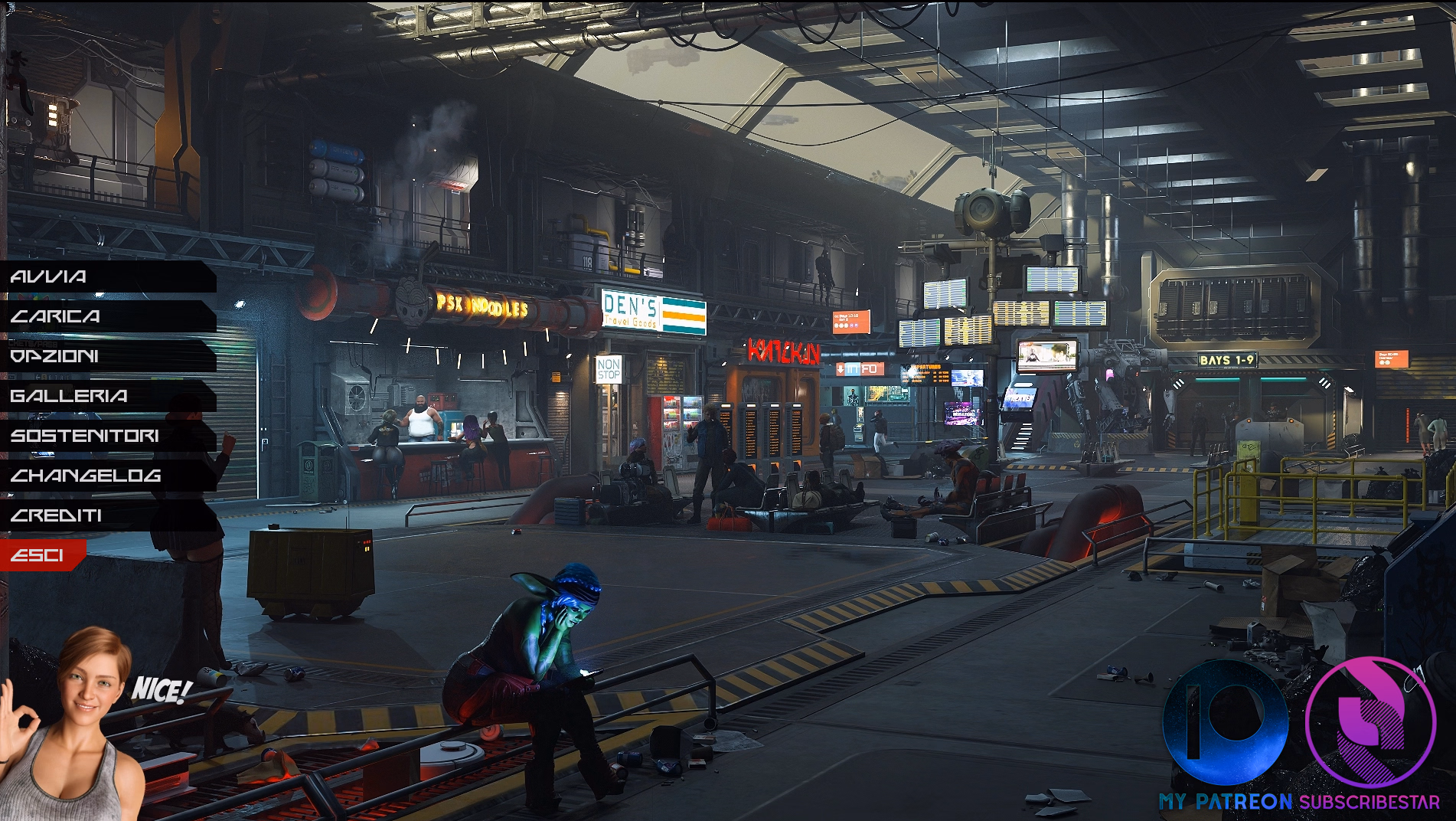View the Changelog entry

click(86, 476)
